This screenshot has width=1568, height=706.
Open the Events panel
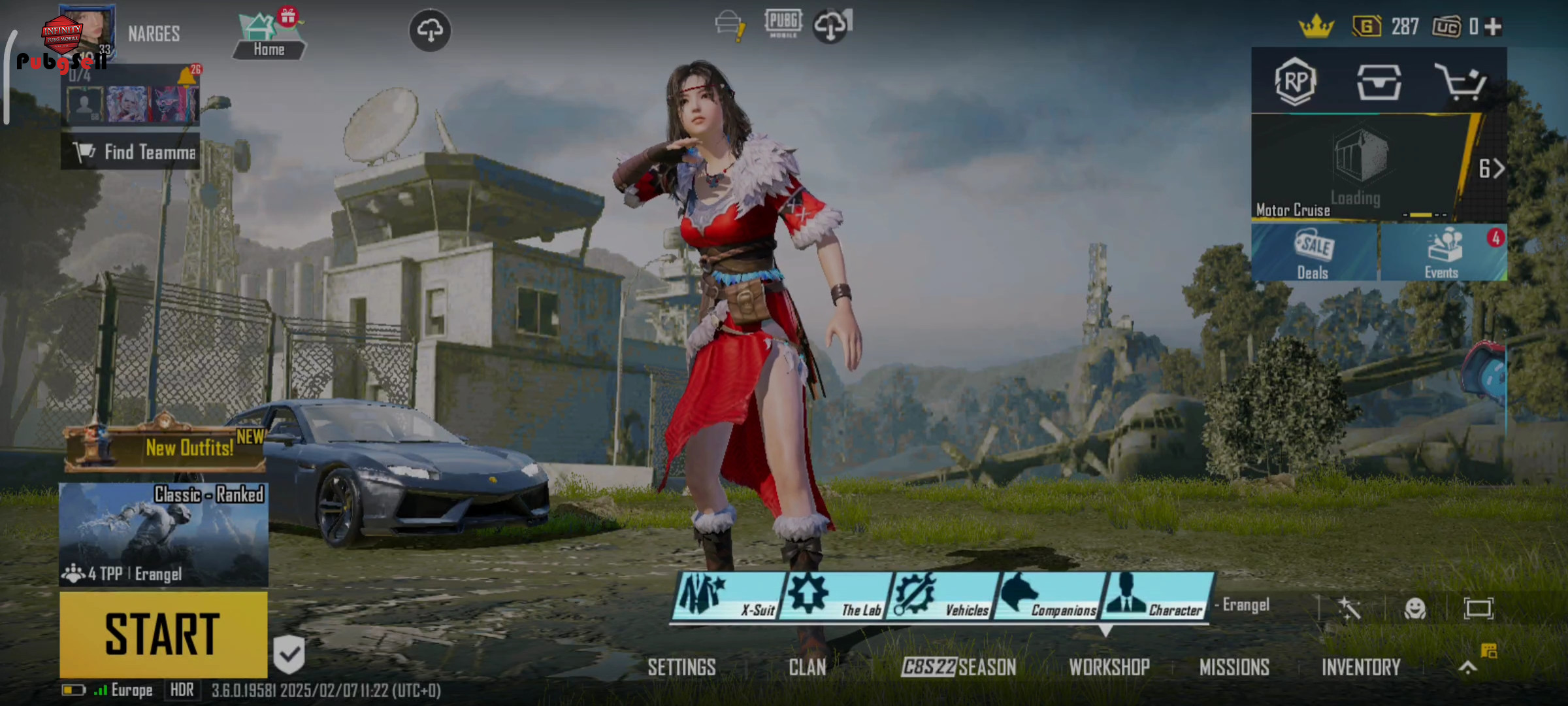click(x=1443, y=254)
